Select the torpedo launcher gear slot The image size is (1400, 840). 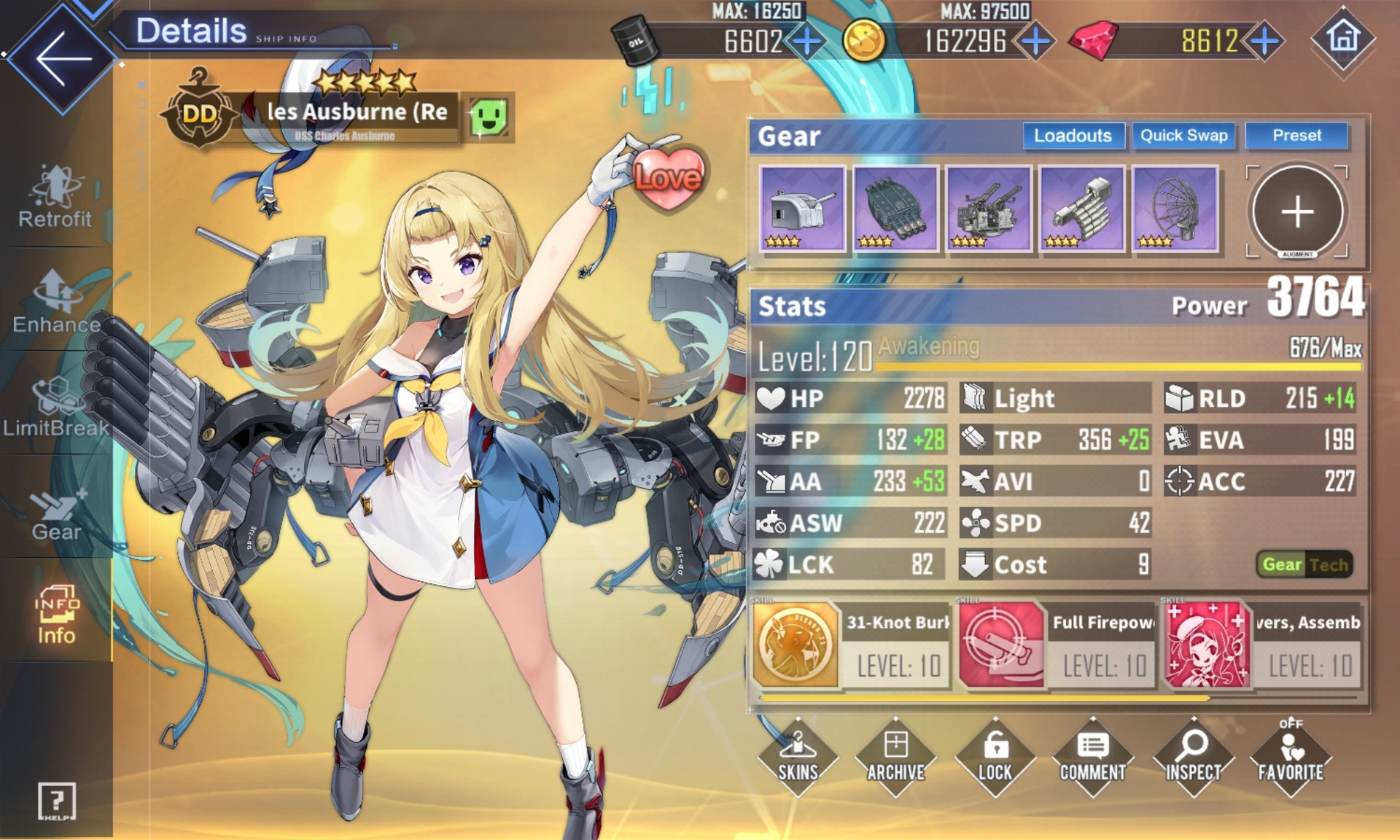[895, 209]
